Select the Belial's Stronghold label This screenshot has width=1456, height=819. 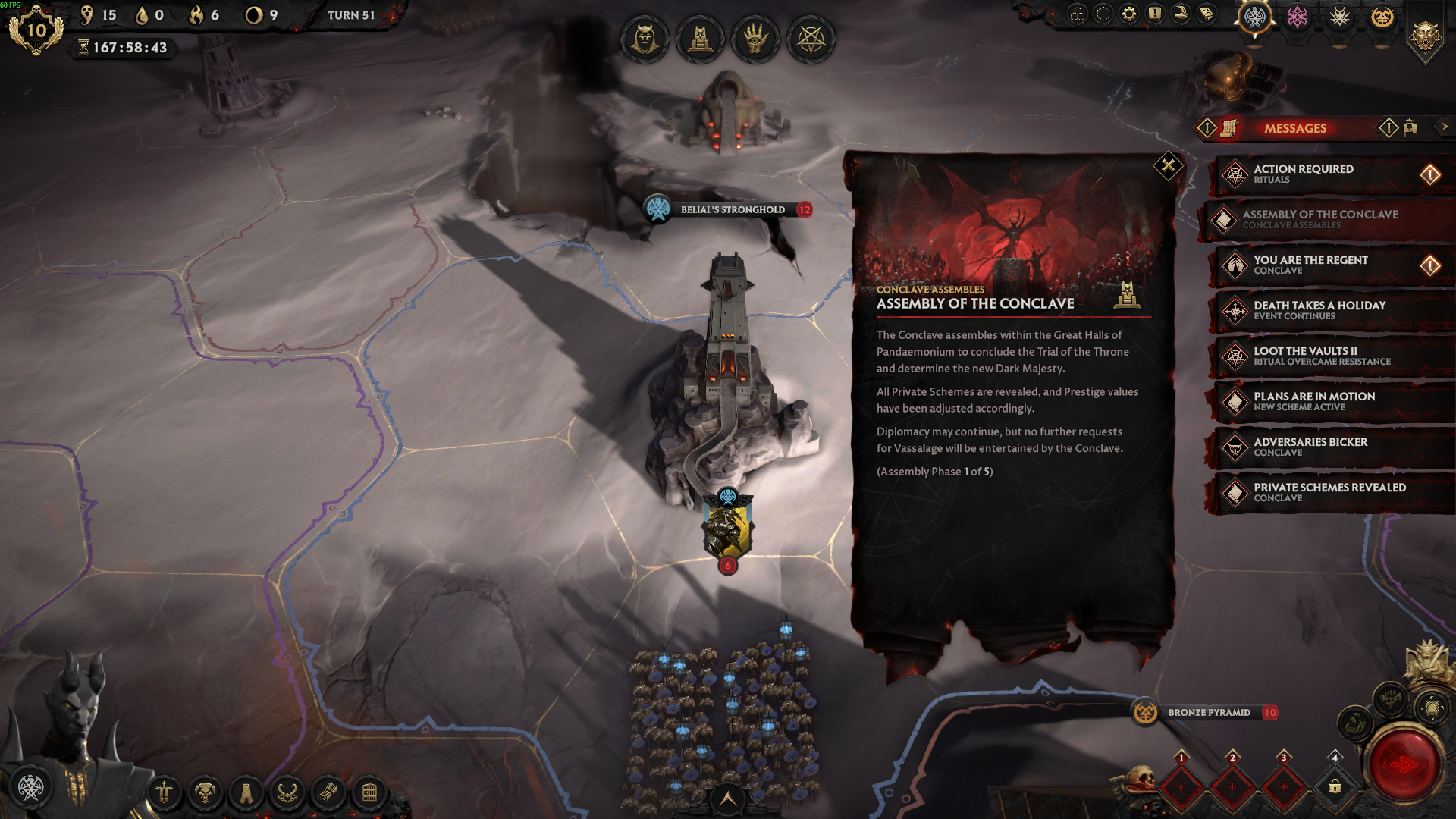[732, 210]
